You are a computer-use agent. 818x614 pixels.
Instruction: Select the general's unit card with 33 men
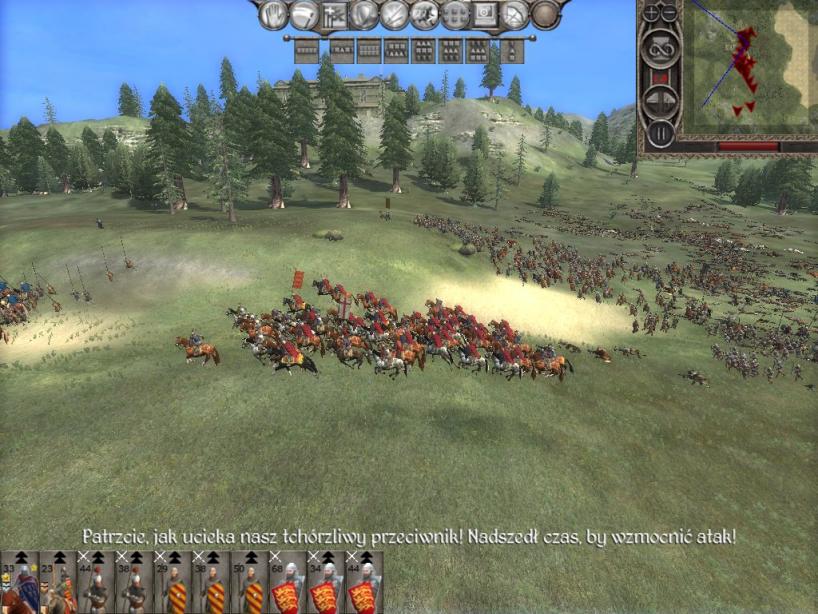pyautogui.click(x=21, y=584)
